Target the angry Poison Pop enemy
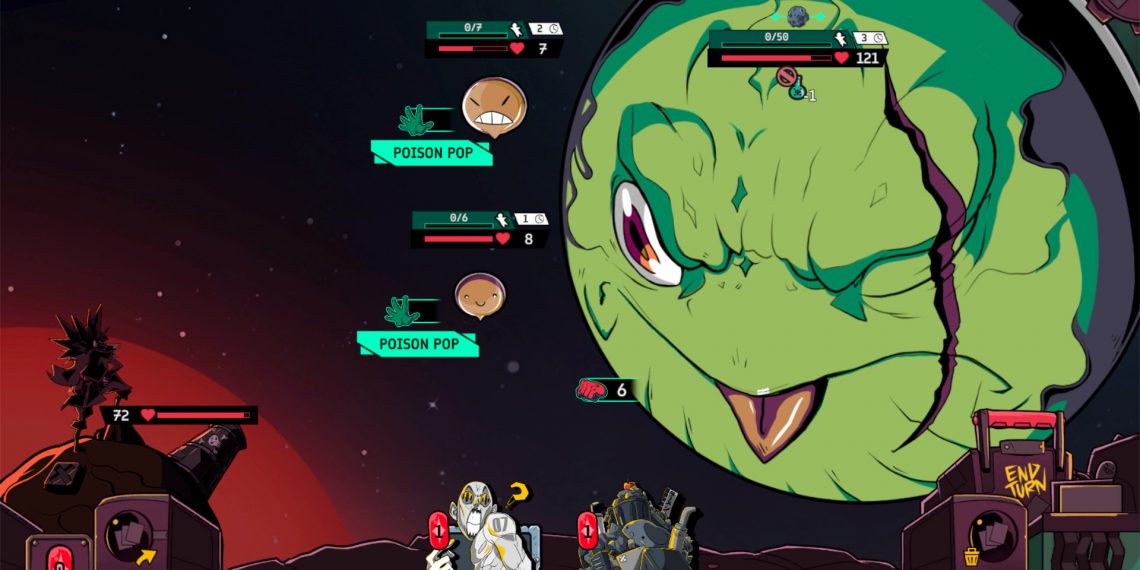 tap(493, 108)
